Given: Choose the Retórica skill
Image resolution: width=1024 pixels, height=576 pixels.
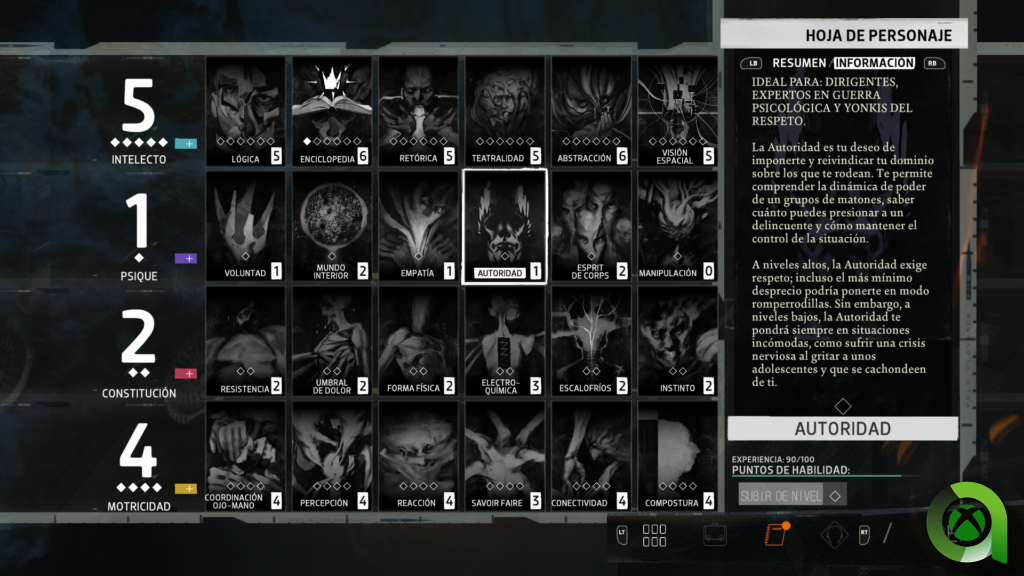Looking at the screenshot, I should tap(418, 111).
